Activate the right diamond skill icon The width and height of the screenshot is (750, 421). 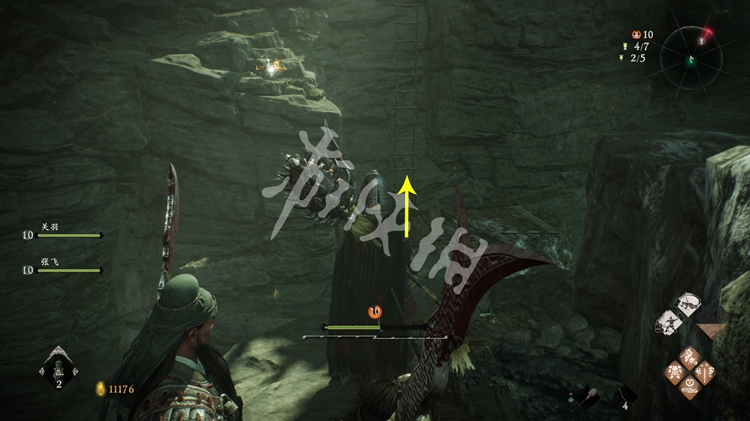coord(706,372)
